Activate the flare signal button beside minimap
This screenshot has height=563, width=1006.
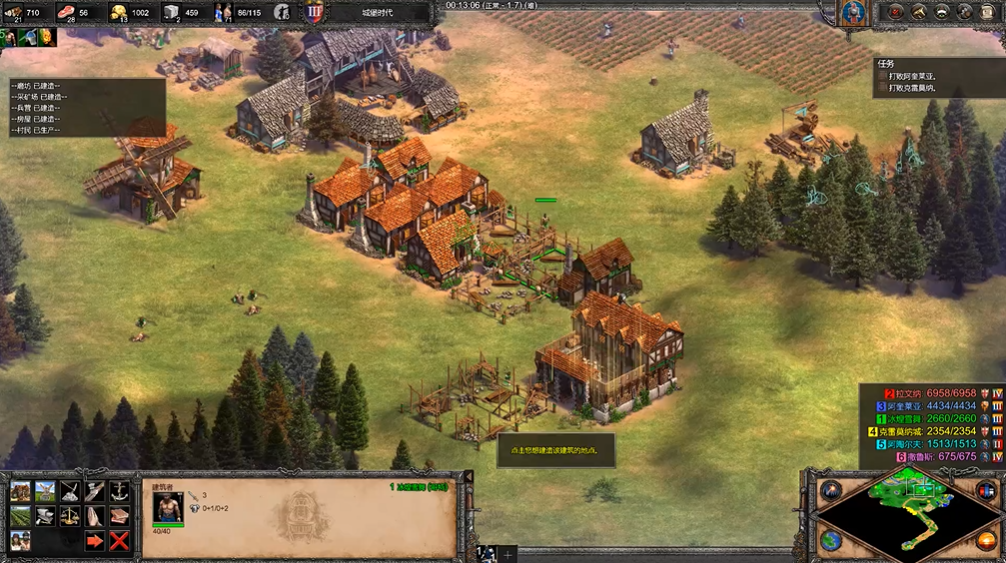(x=831, y=490)
